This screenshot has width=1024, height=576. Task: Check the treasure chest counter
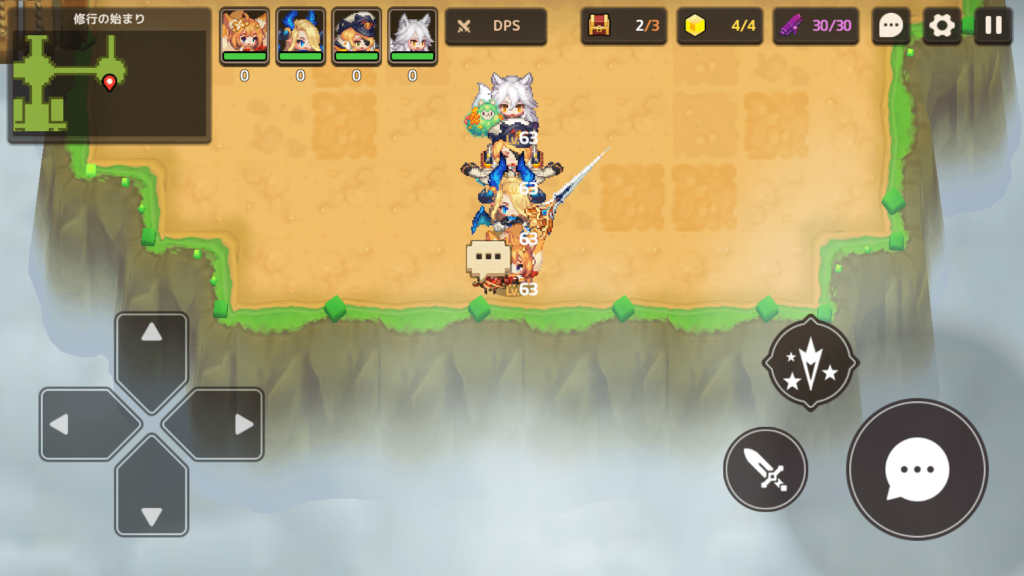[624, 26]
